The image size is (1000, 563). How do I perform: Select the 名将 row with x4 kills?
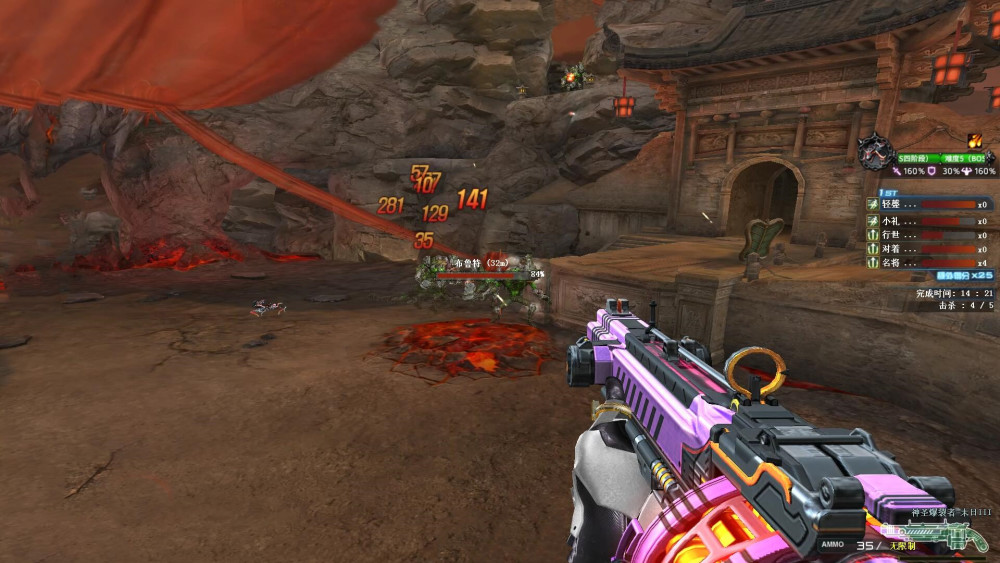[929, 262]
